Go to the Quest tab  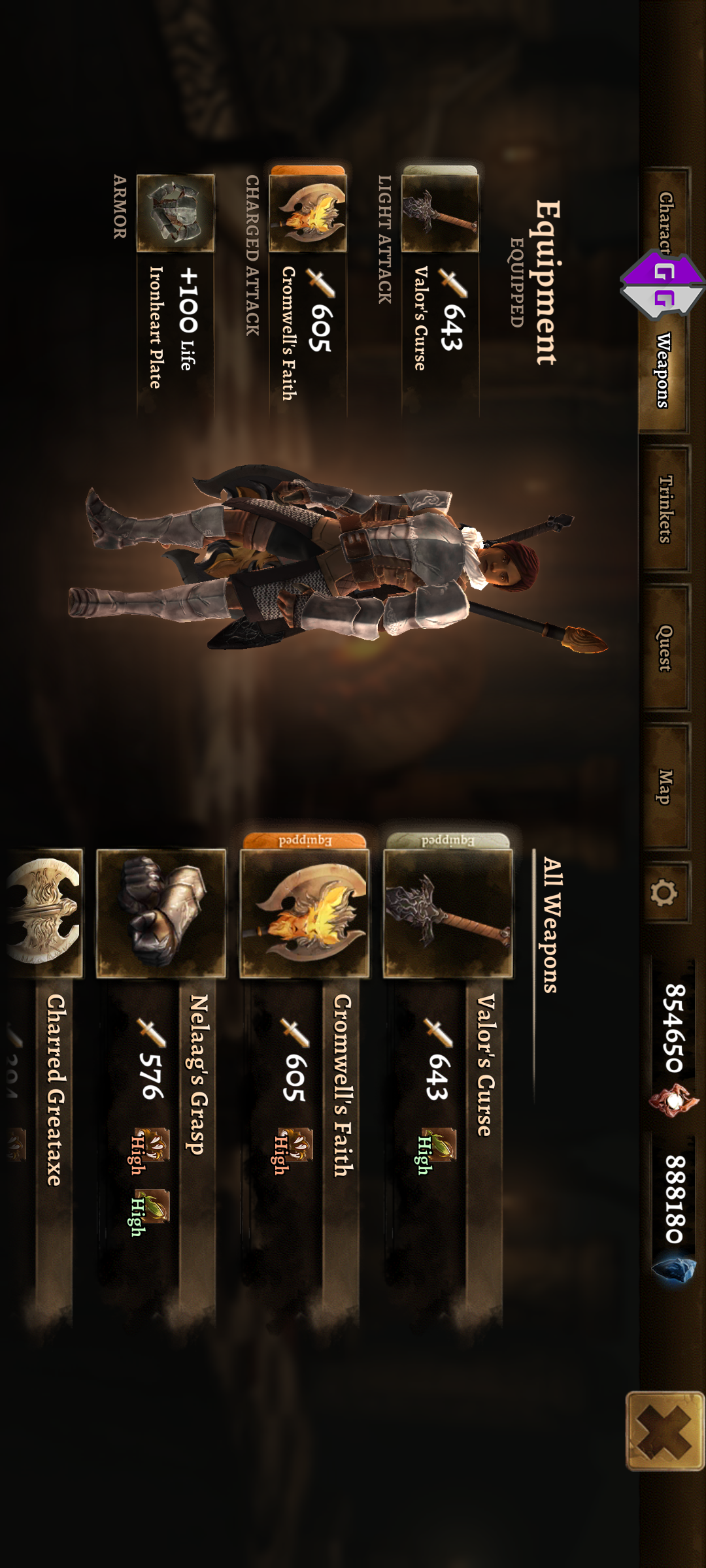point(665,647)
